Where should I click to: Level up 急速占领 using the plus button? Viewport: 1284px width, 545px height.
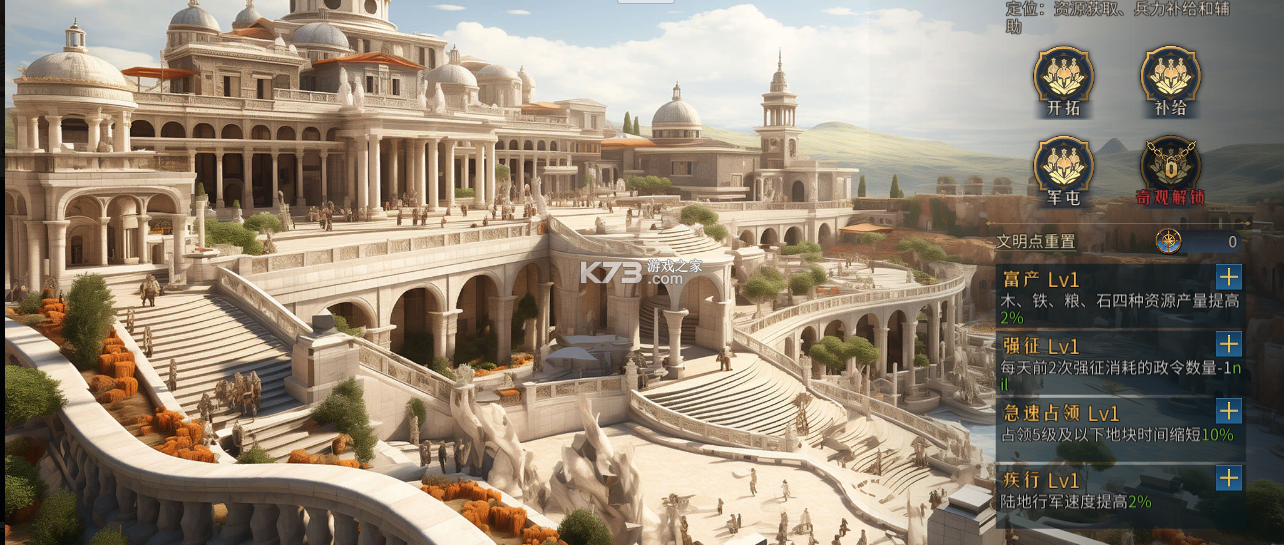[1228, 411]
